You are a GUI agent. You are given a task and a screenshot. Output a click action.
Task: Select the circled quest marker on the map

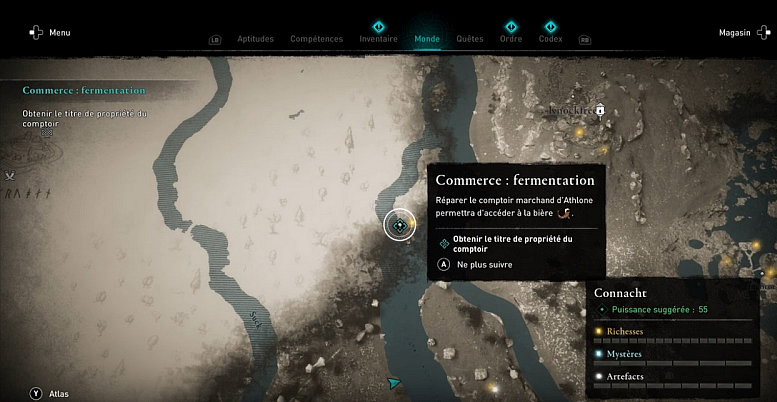[400, 225]
